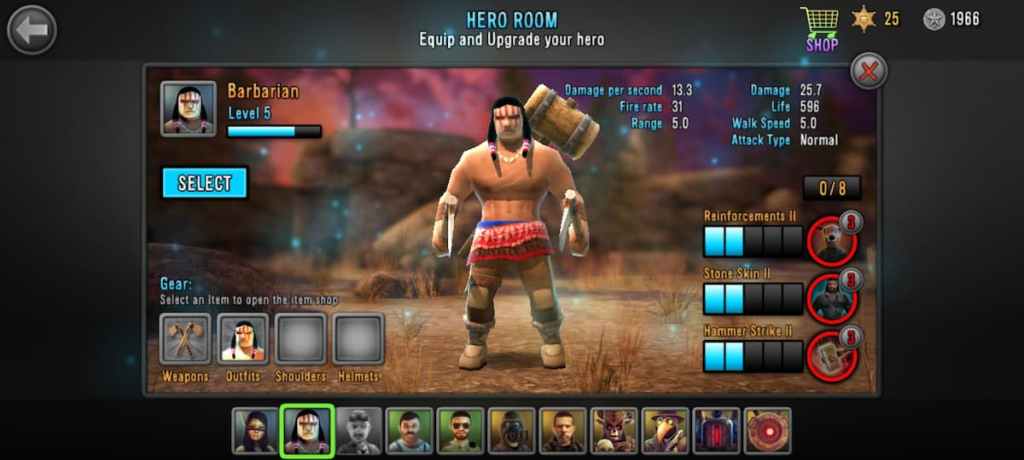Screen dimensions: 1024x460
Task: Click the Barbarian portrait icon
Action: 188,108
